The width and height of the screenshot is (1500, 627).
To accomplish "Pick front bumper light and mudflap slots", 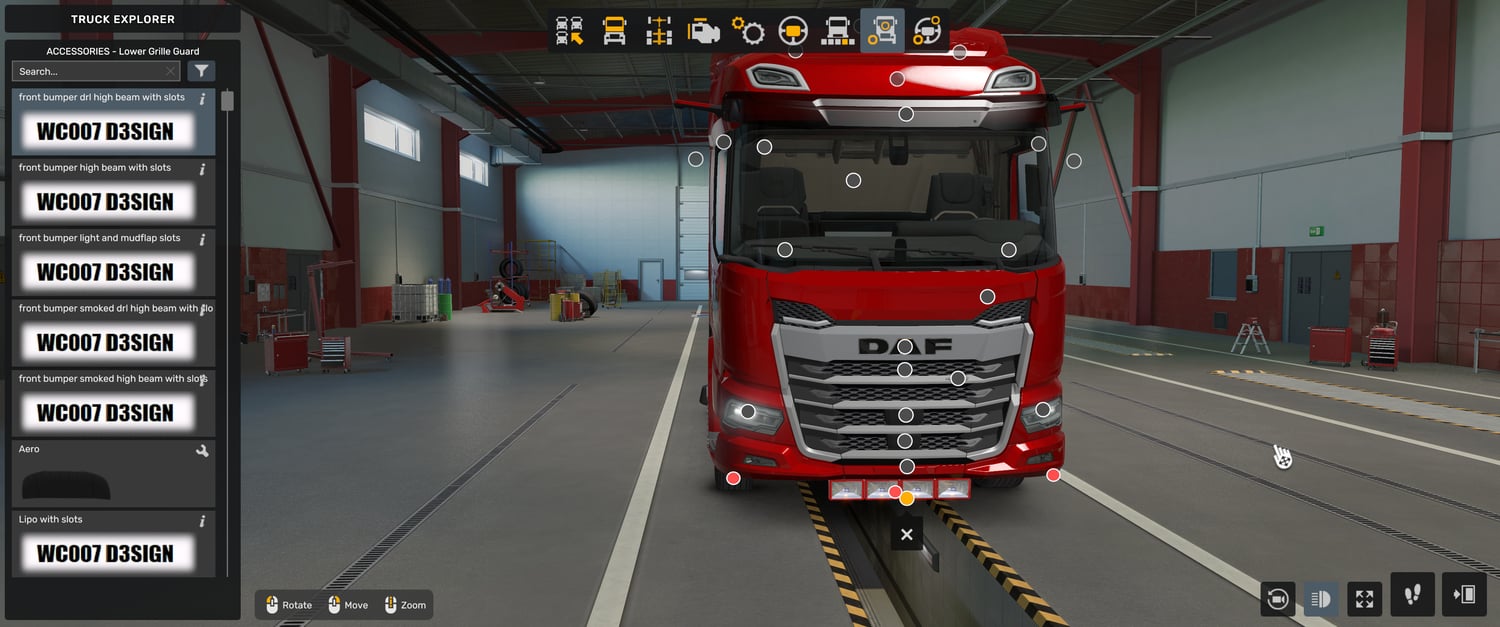I will pyautogui.click(x=113, y=262).
